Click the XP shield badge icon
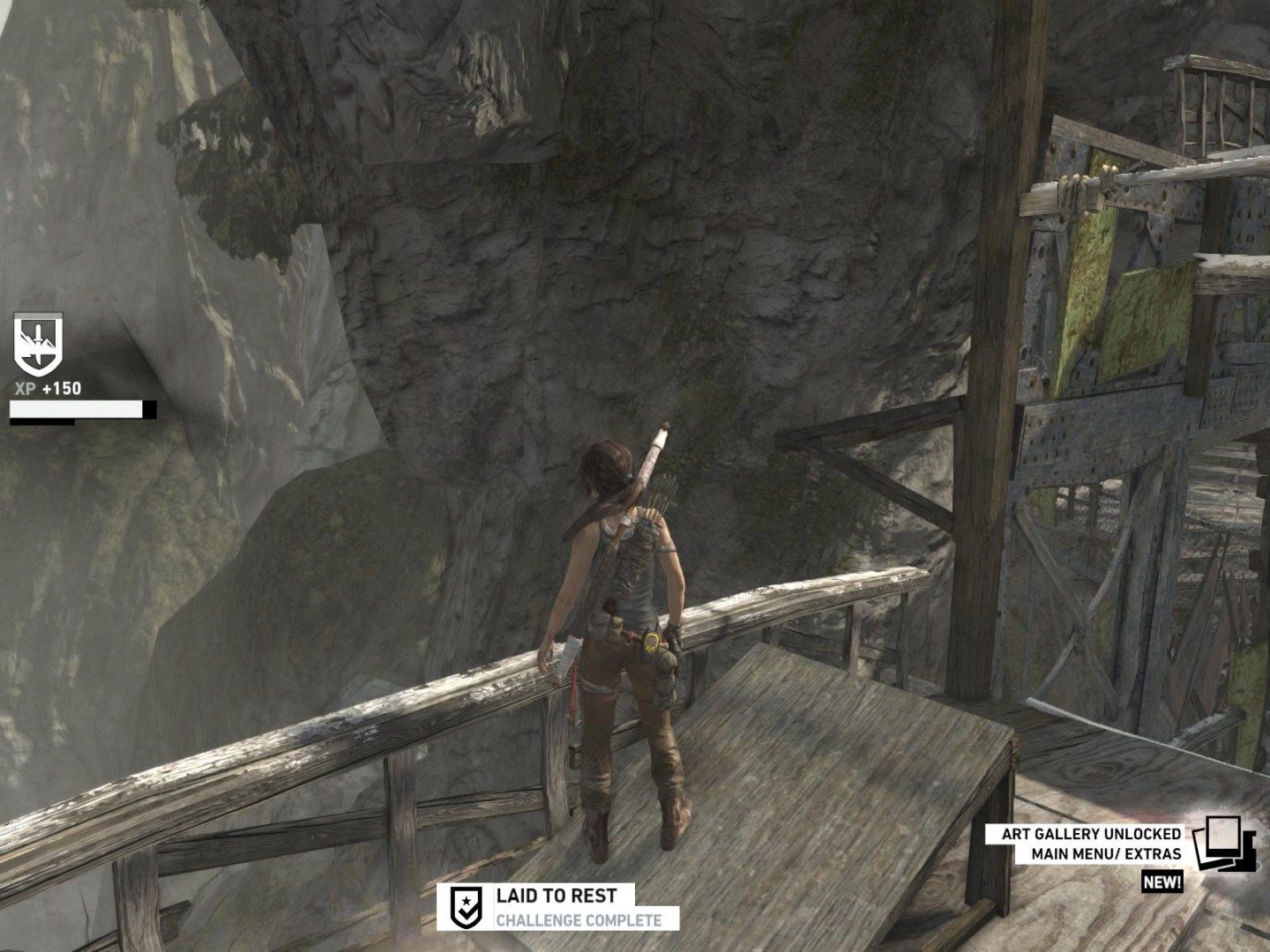Viewport: 1270px width, 952px height. point(38,344)
